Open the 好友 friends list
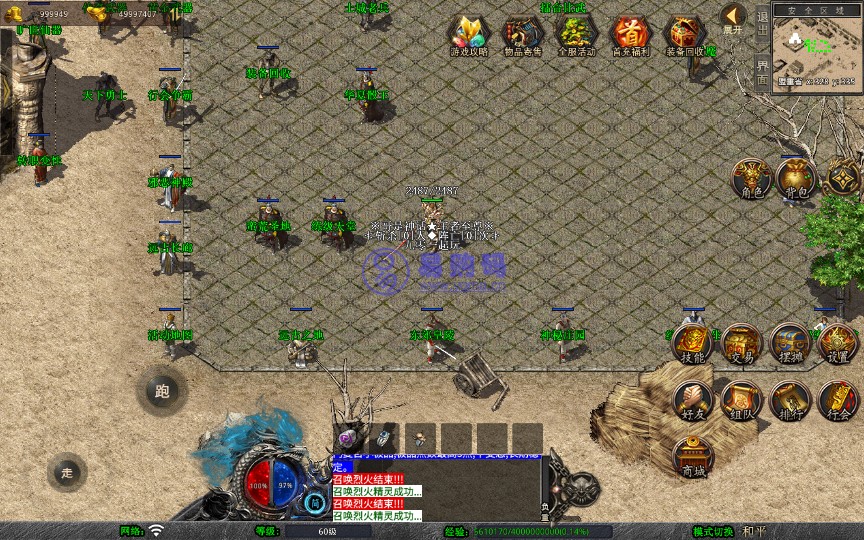The width and height of the screenshot is (864, 540). point(692,400)
